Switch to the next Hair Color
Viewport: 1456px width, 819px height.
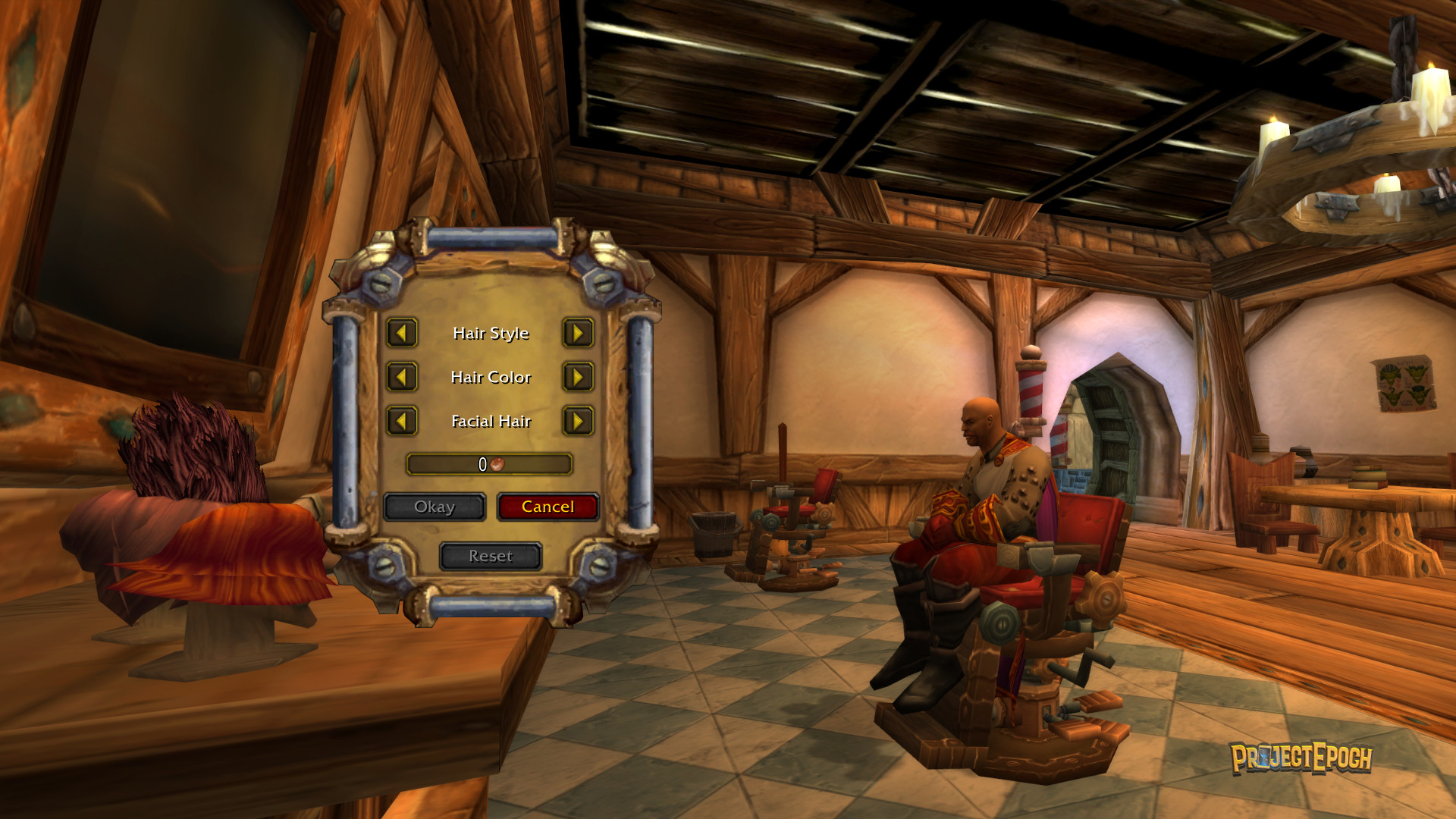tap(578, 377)
